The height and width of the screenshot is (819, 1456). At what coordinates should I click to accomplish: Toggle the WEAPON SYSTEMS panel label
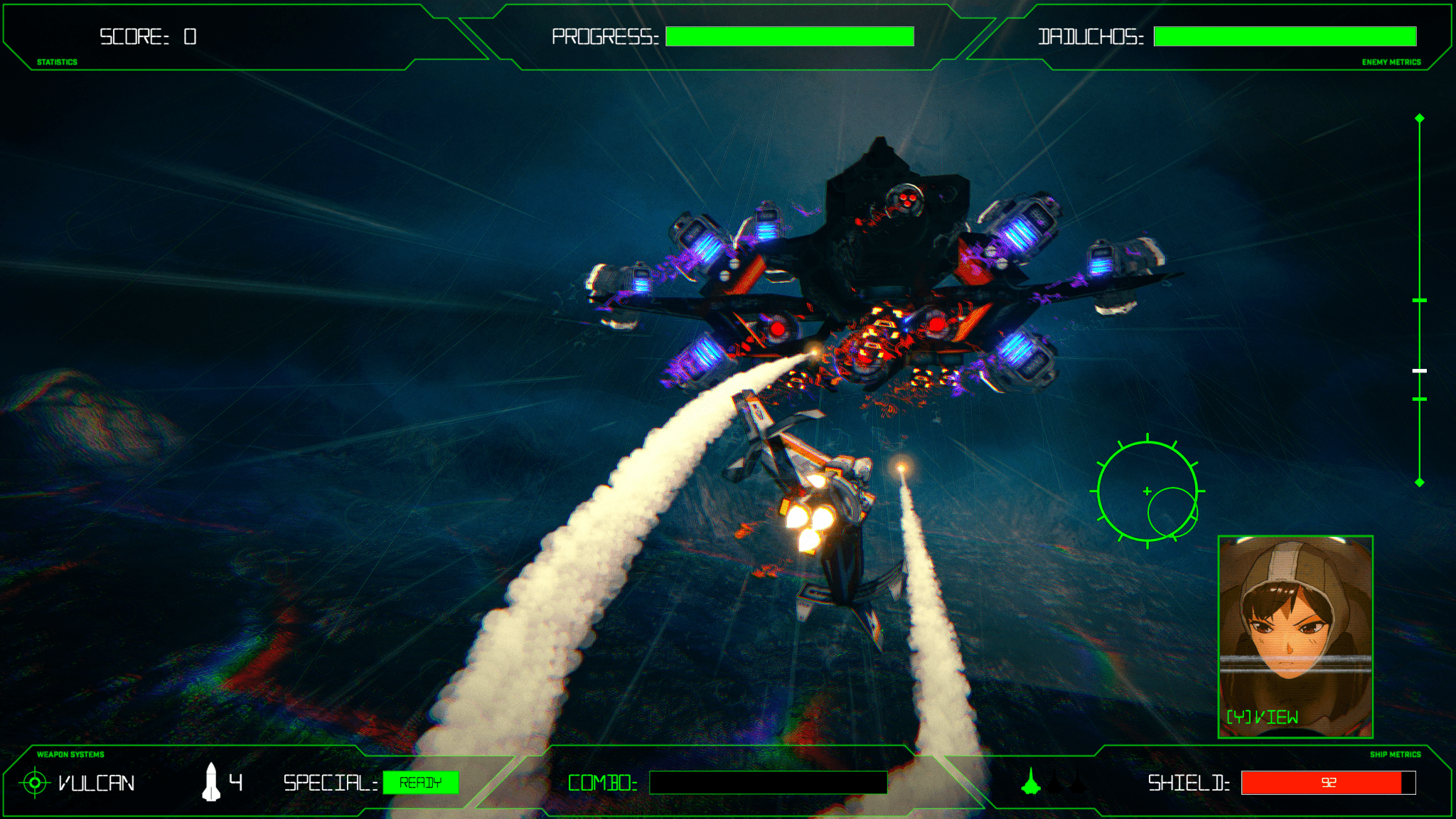(70, 754)
